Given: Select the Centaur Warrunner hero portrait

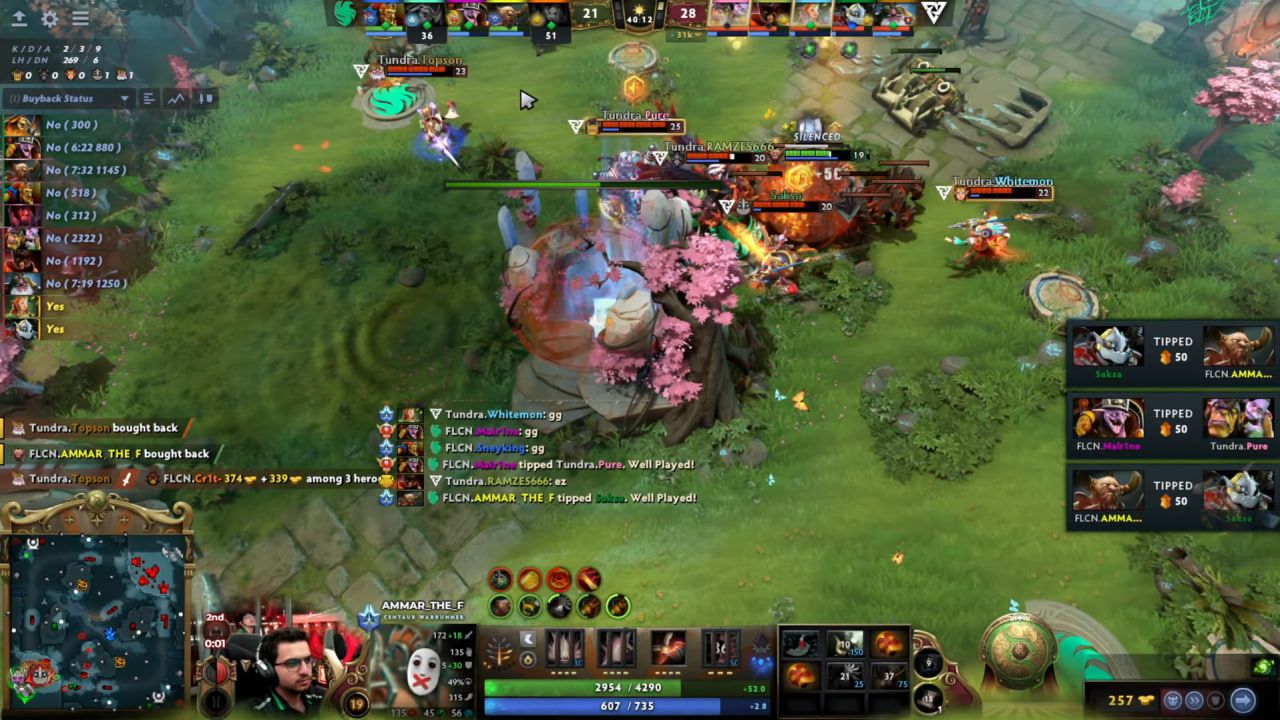Looking at the screenshot, I should click(x=421, y=665).
